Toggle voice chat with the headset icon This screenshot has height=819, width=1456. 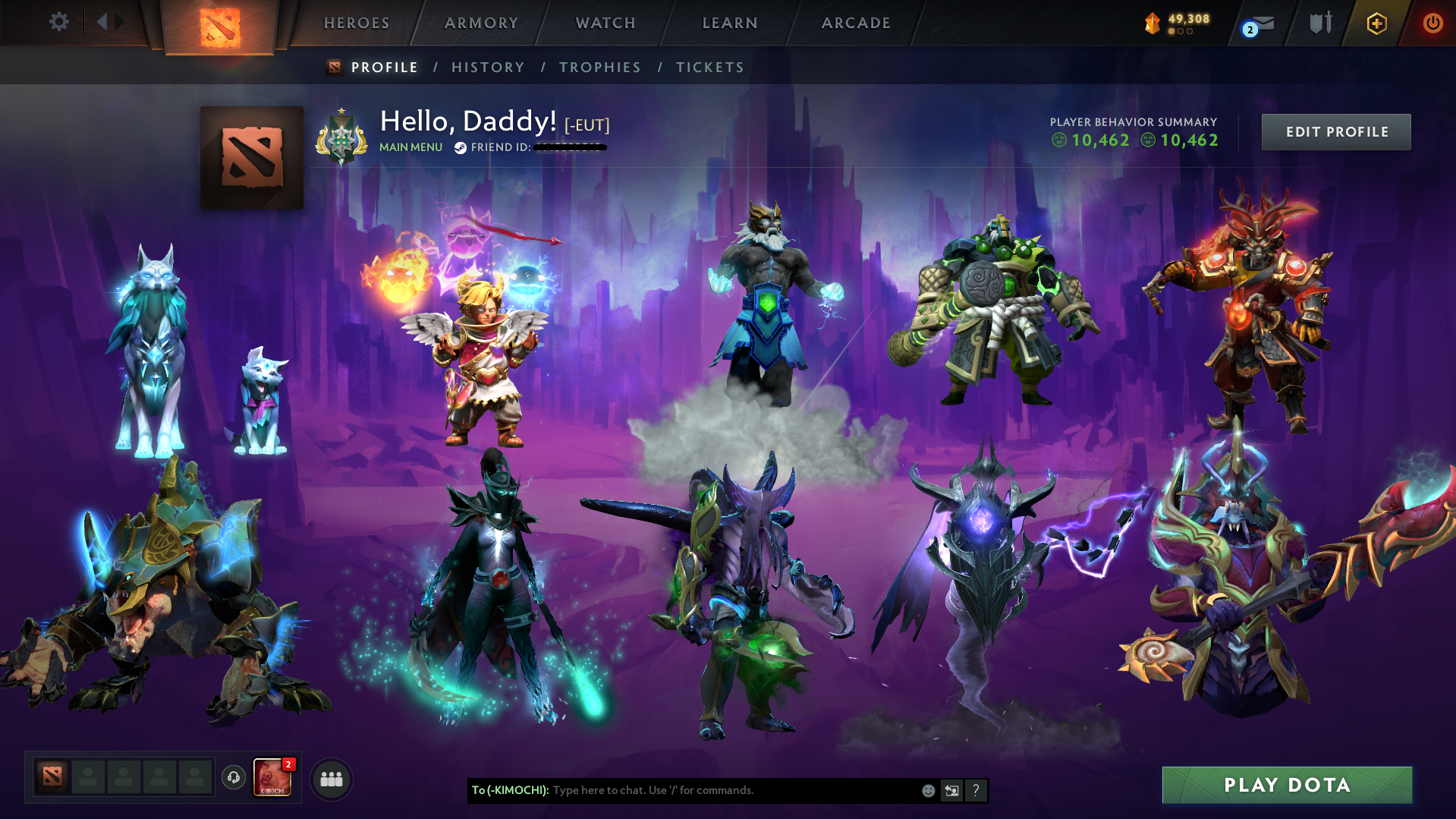pyautogui.click(x=233, y=778)
